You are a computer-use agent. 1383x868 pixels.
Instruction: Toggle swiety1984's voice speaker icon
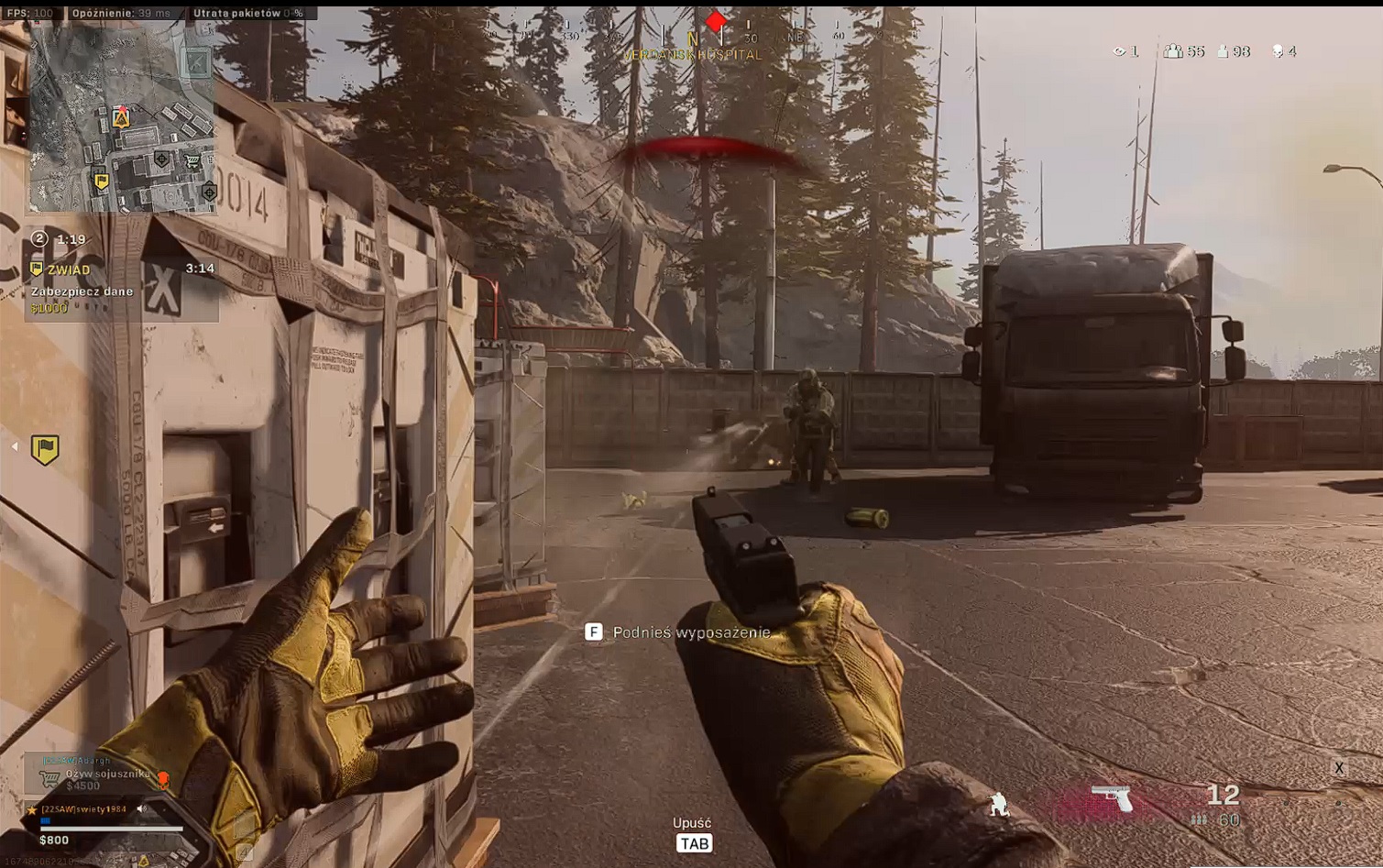tap(142, 809)
